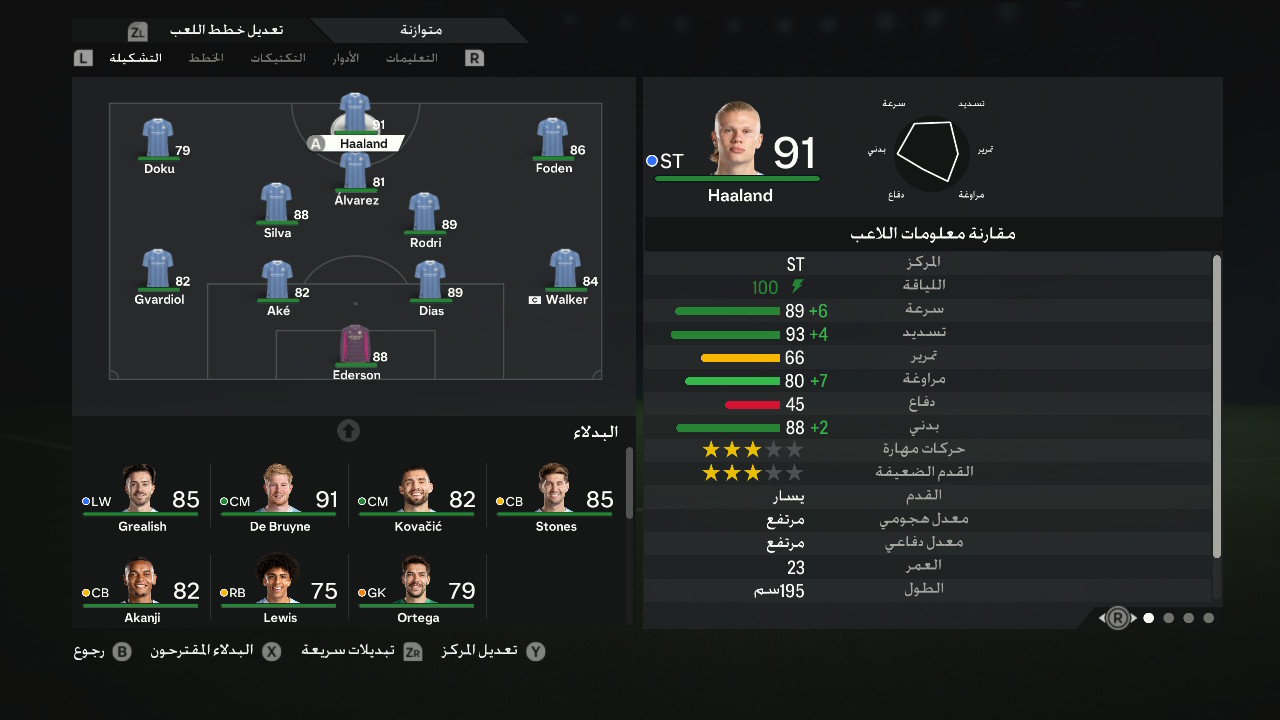Select Stones from the substitutes
This screenshot has width=1280, height=720.
[555, 499]
